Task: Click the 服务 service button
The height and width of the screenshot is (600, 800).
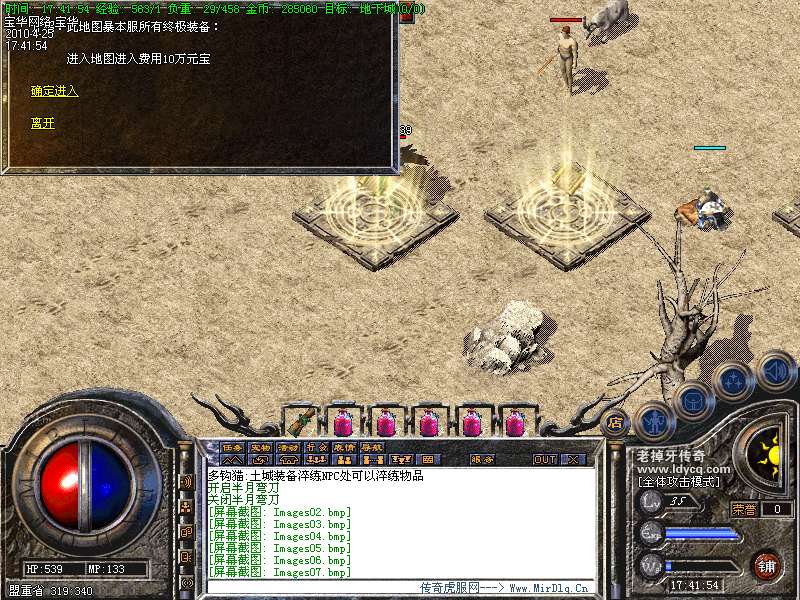Action: [482, 460]
